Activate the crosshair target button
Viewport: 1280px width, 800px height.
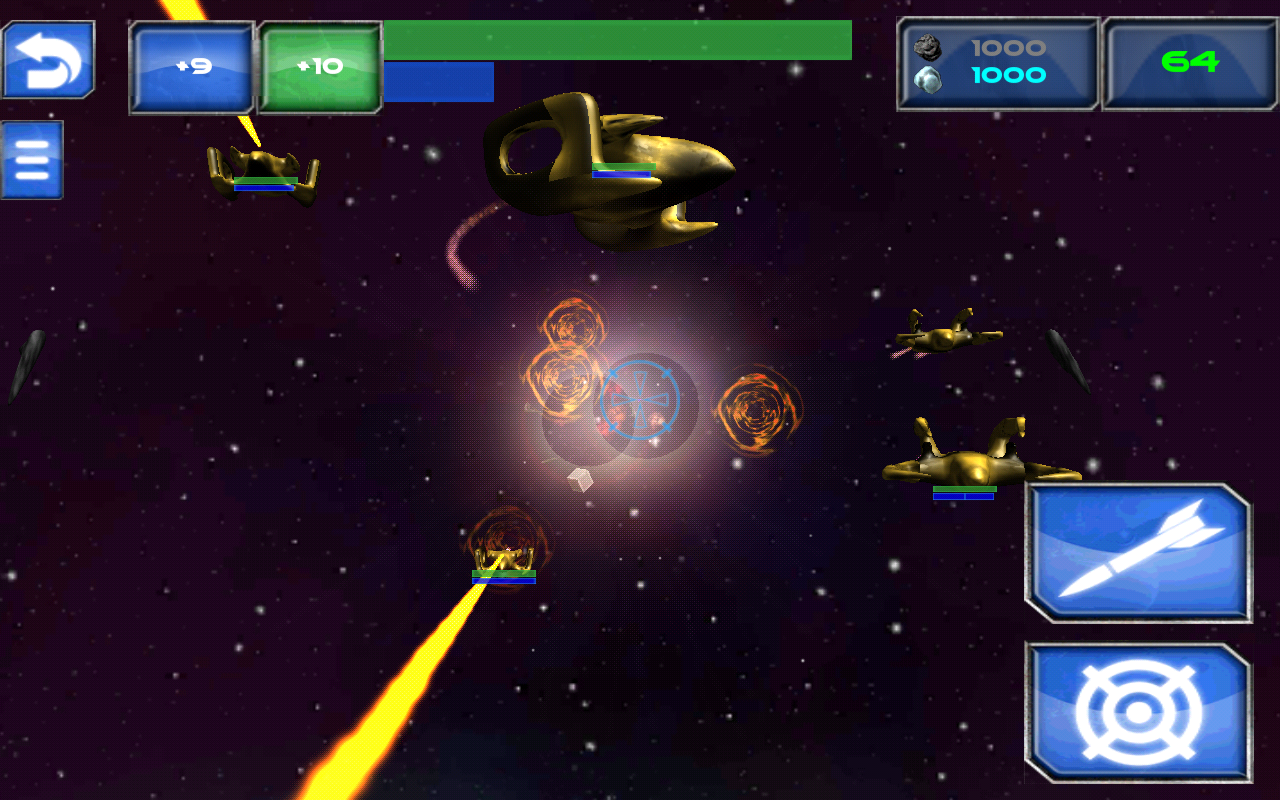click(x=1138, y=712)
